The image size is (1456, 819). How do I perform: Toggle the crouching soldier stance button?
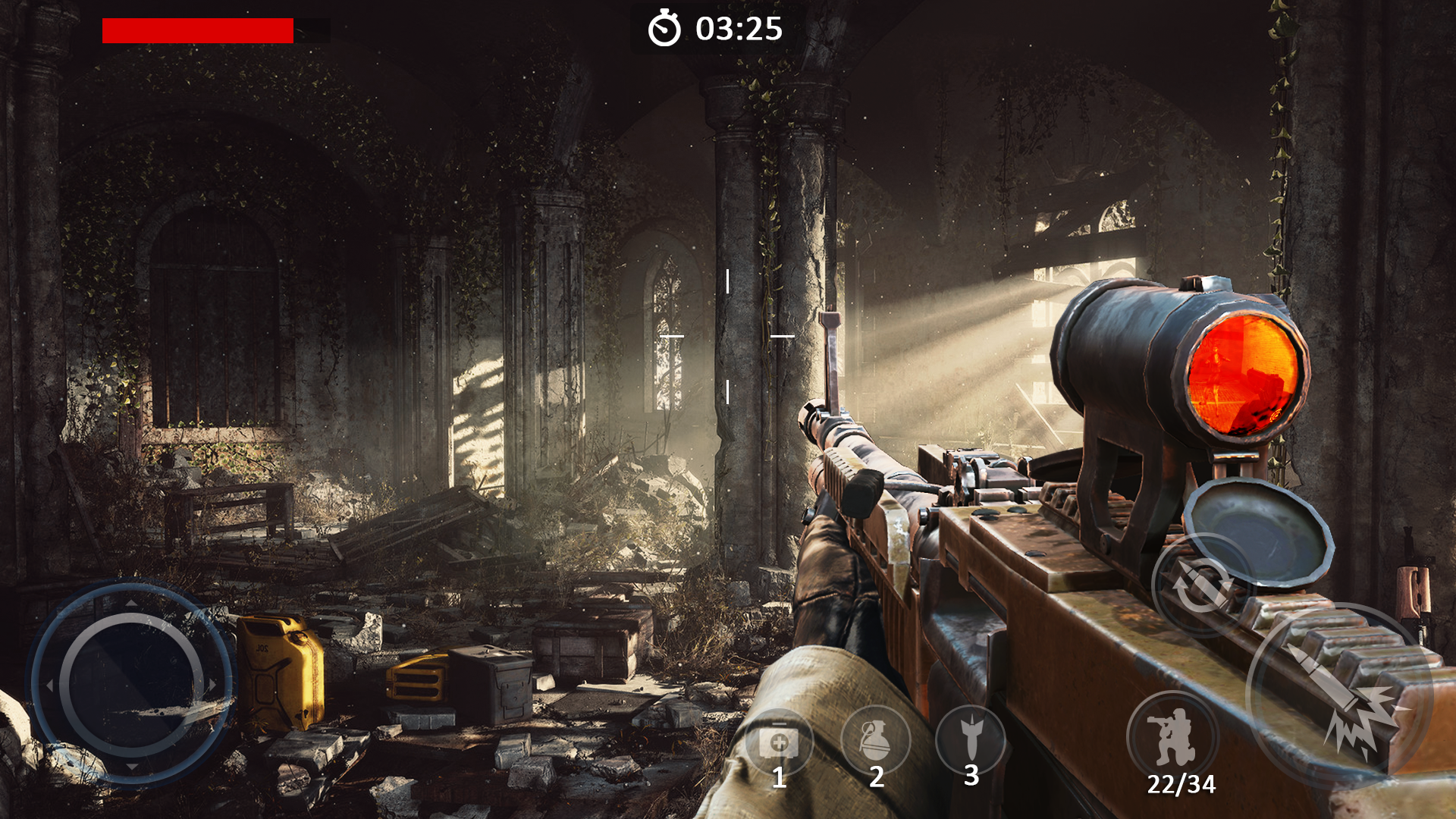tap(1172, 736)
